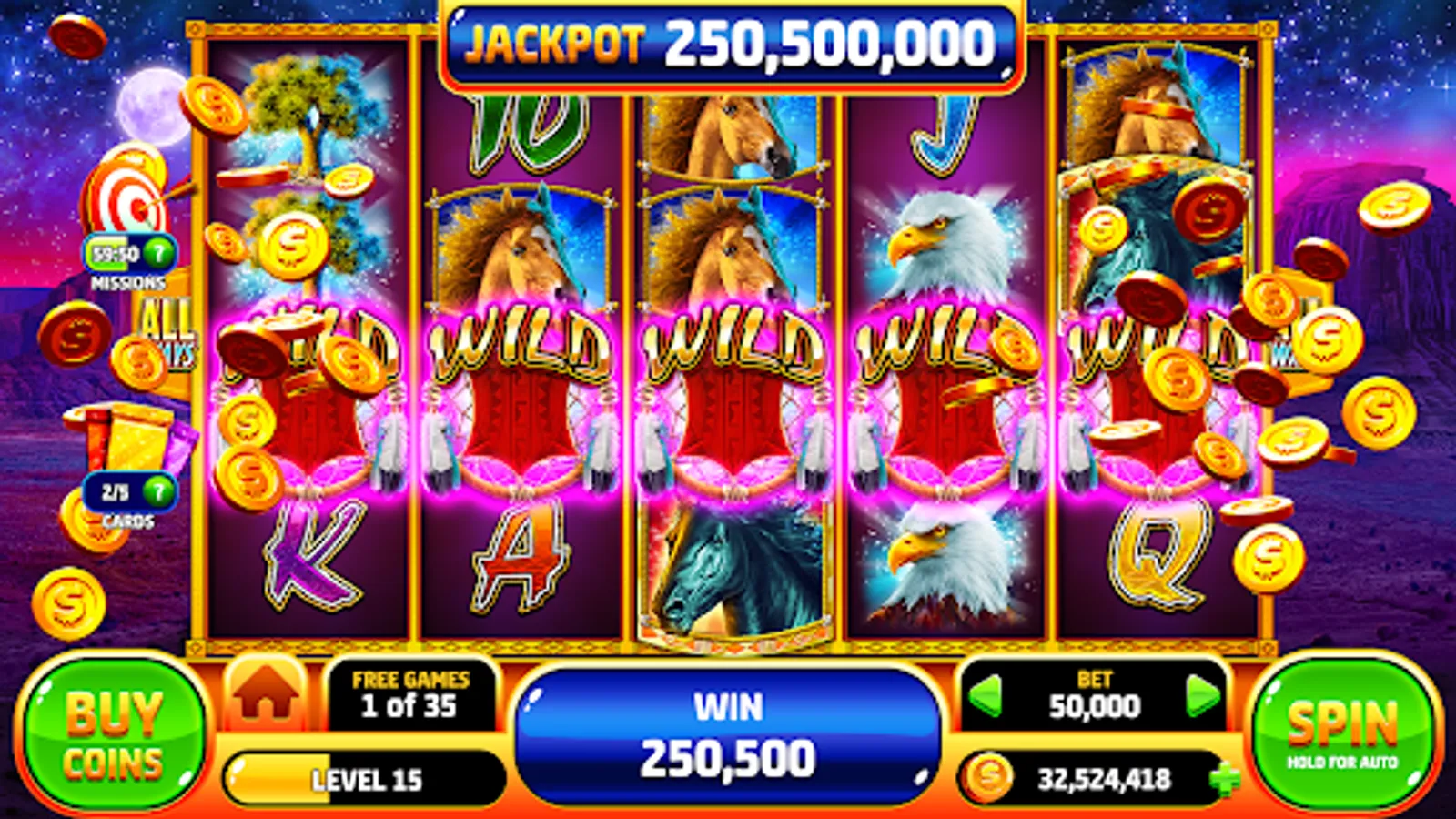The height and width of the screenshot is (819, 1456).
Task: Open Cards help with the green question mark
Action: click(157, 492)
